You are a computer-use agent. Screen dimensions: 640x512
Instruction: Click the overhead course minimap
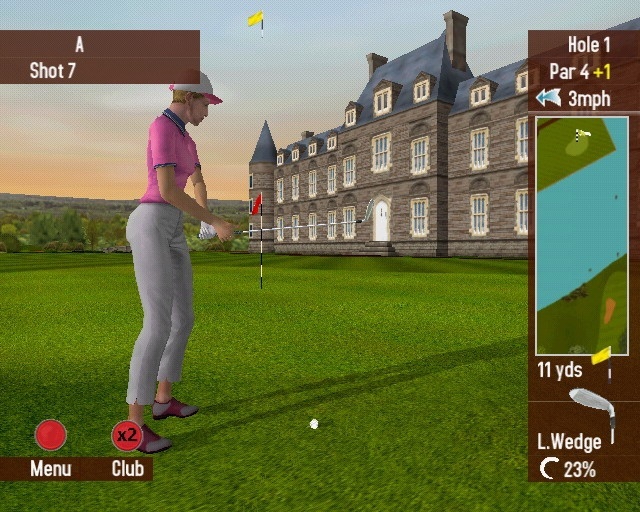(582, 235)
